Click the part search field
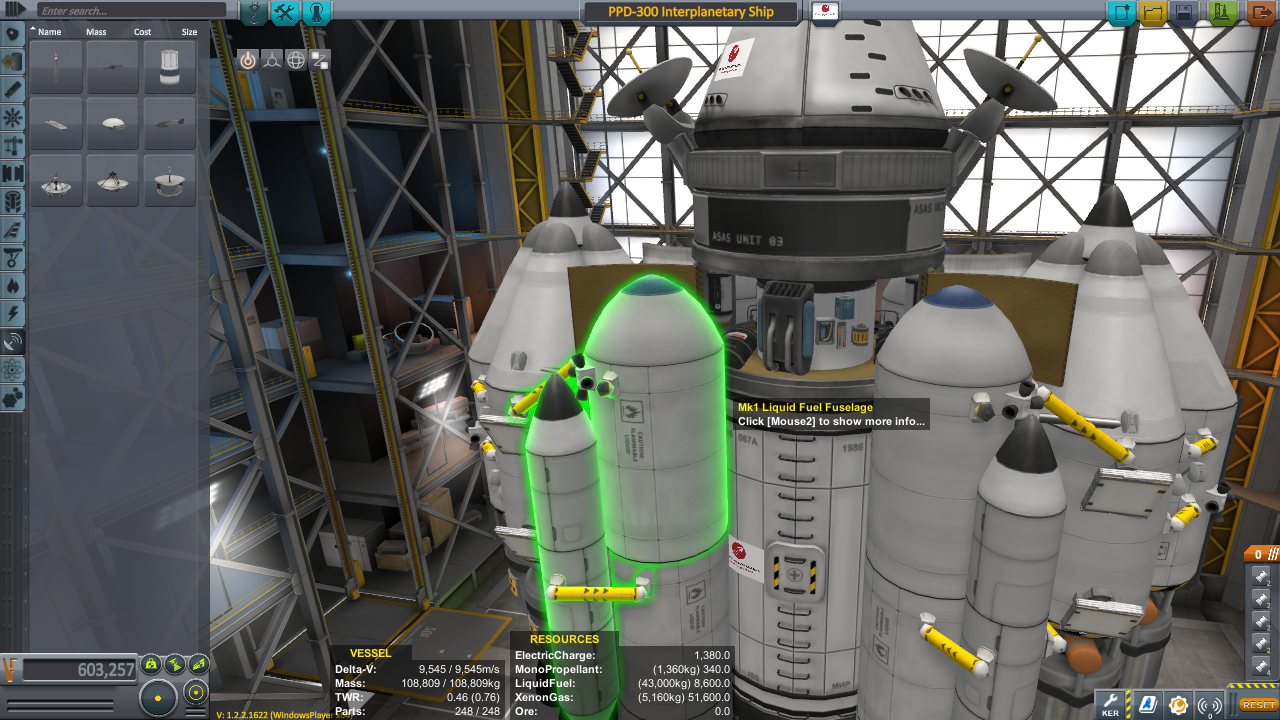This screenshot has width=1280, height=720. 130,11
